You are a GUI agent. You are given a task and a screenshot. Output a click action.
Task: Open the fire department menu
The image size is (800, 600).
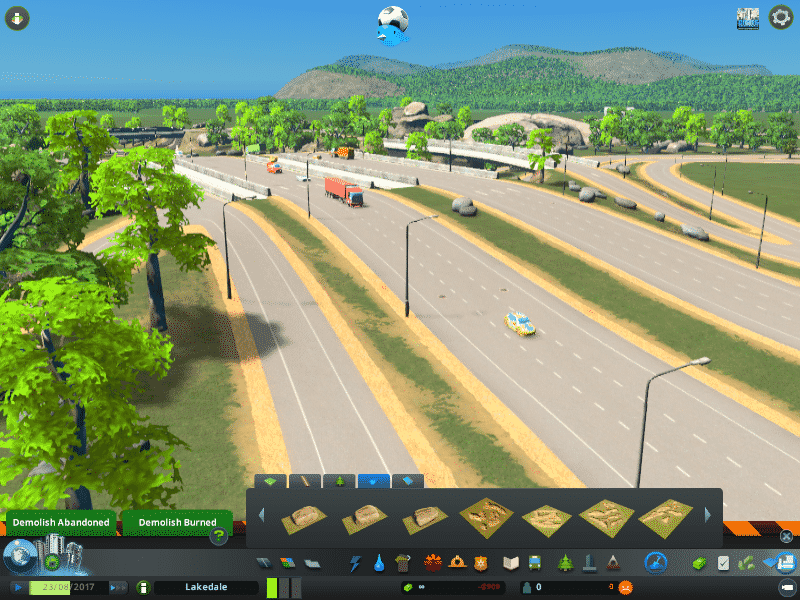tap(459, 563)
